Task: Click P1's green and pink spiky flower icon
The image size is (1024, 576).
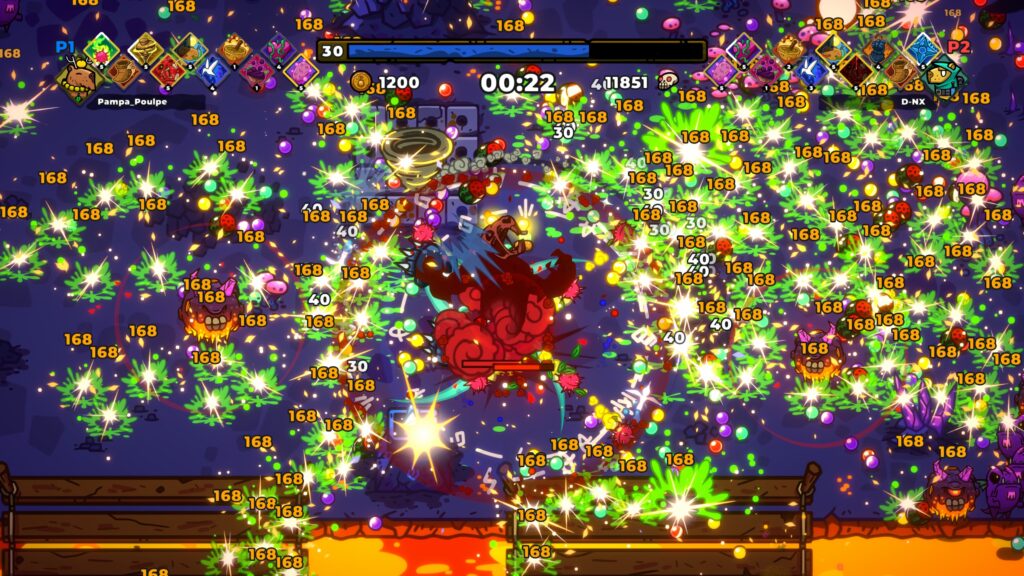Action: click(x=100, y=48)
